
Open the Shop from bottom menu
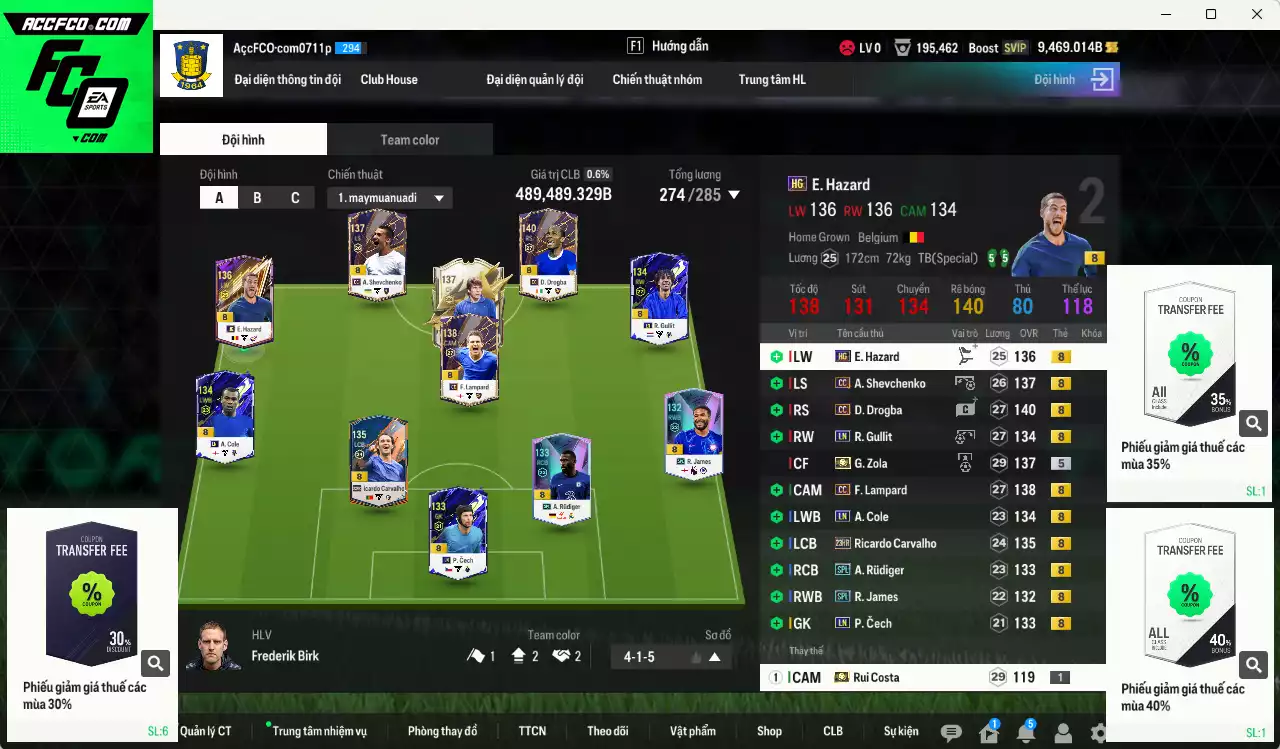[x=768, y=731]
